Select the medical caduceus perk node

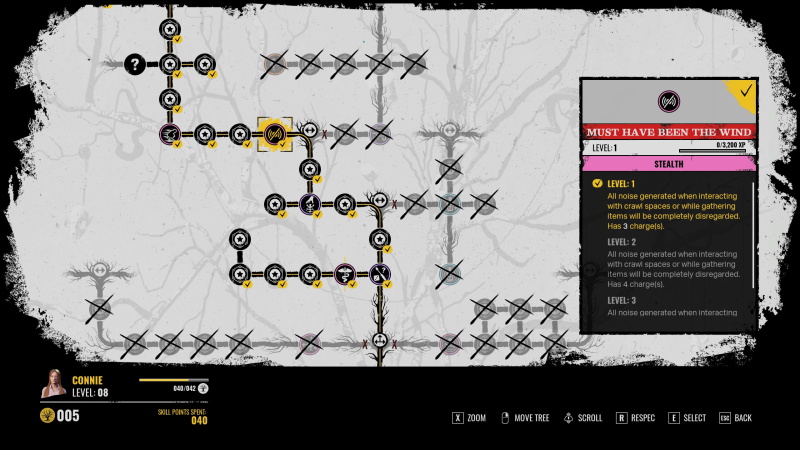pos(344,273)
